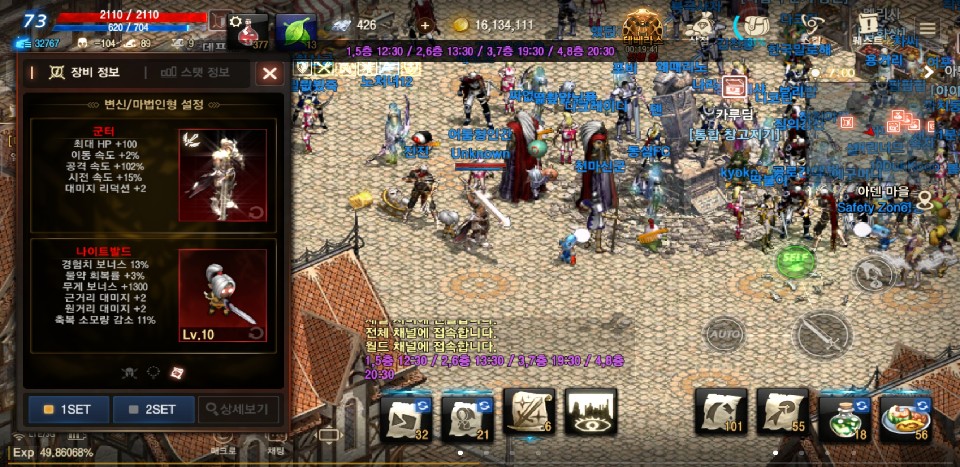Use the green potion hotbar slot
Screen dimensions: 960x467
(x=843, y=414)
